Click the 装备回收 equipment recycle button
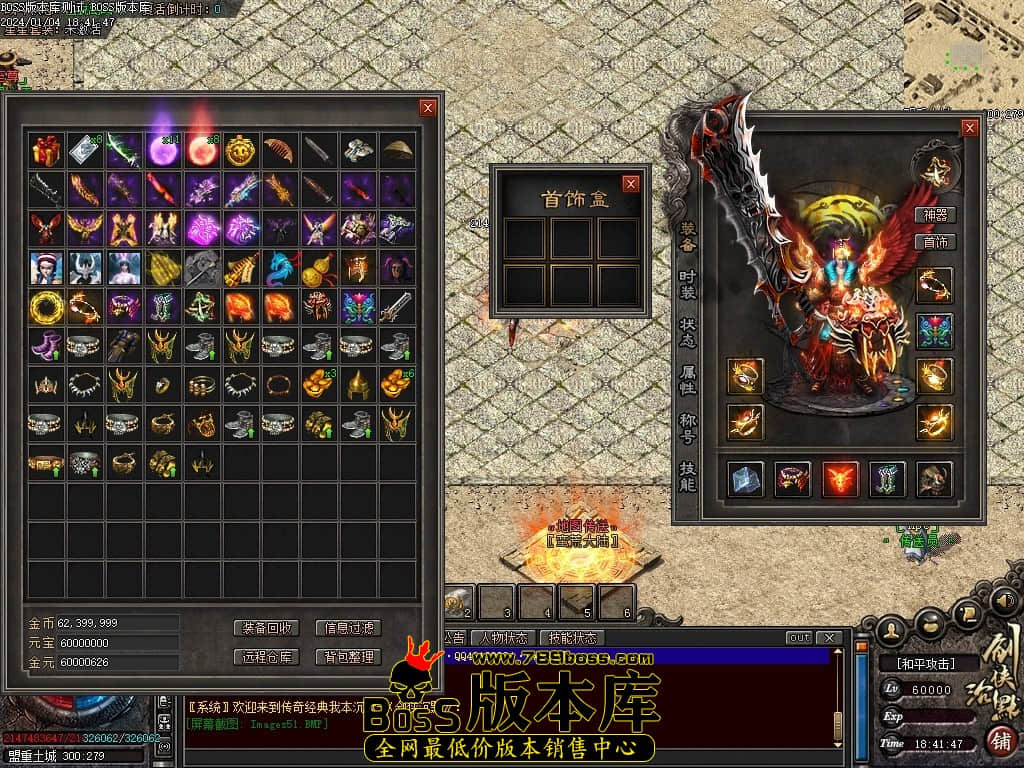The width and height of the screenshot is (1024, 768). (x=266, y=628)
